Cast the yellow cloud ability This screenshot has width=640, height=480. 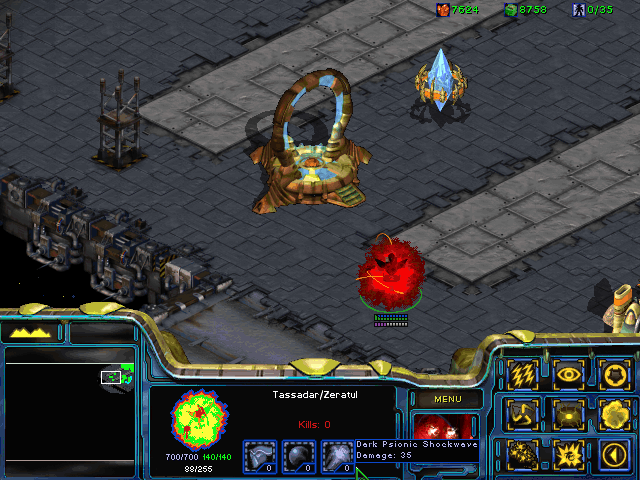coord(613,414)
